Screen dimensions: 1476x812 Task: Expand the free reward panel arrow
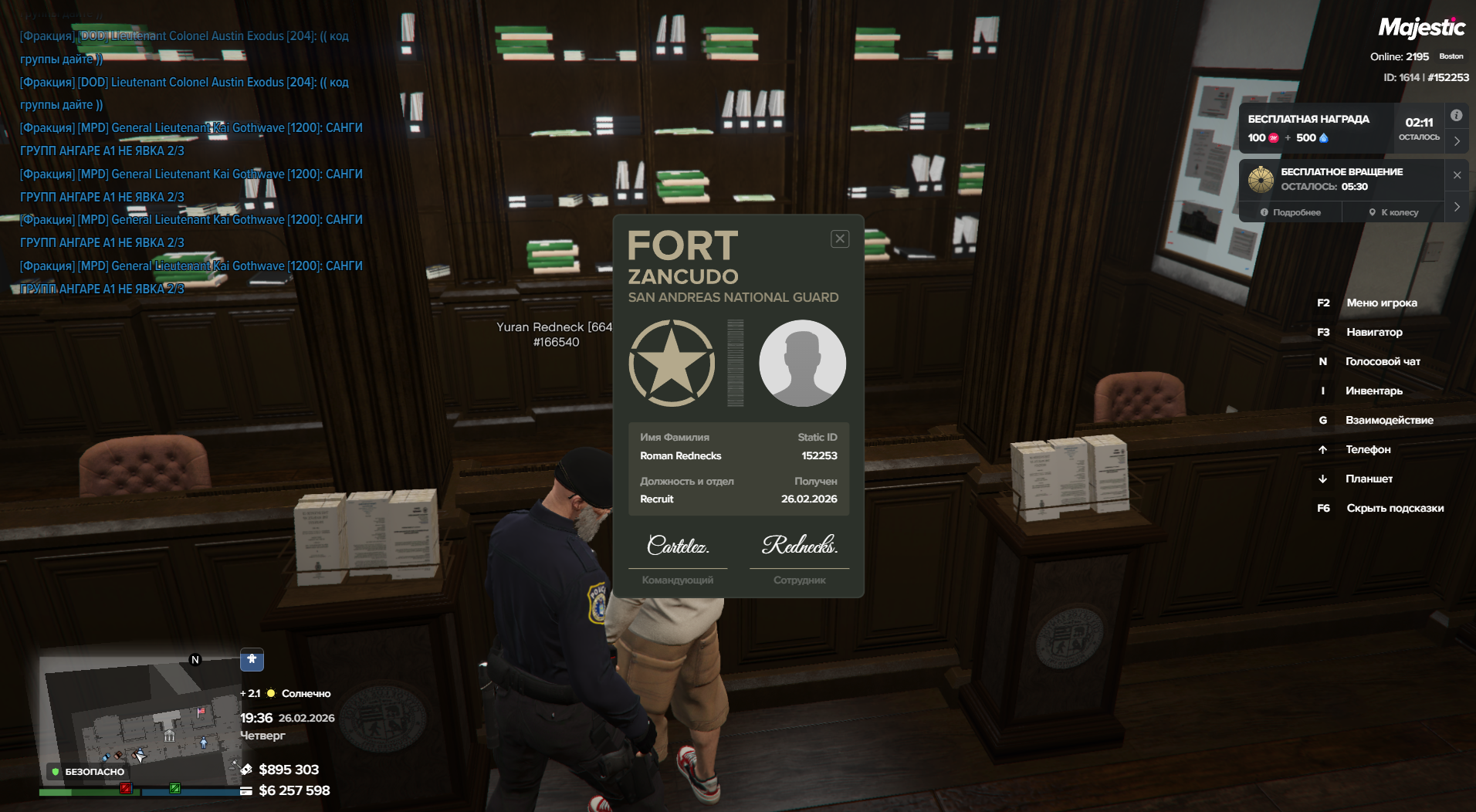click(x=1457, y=141)
